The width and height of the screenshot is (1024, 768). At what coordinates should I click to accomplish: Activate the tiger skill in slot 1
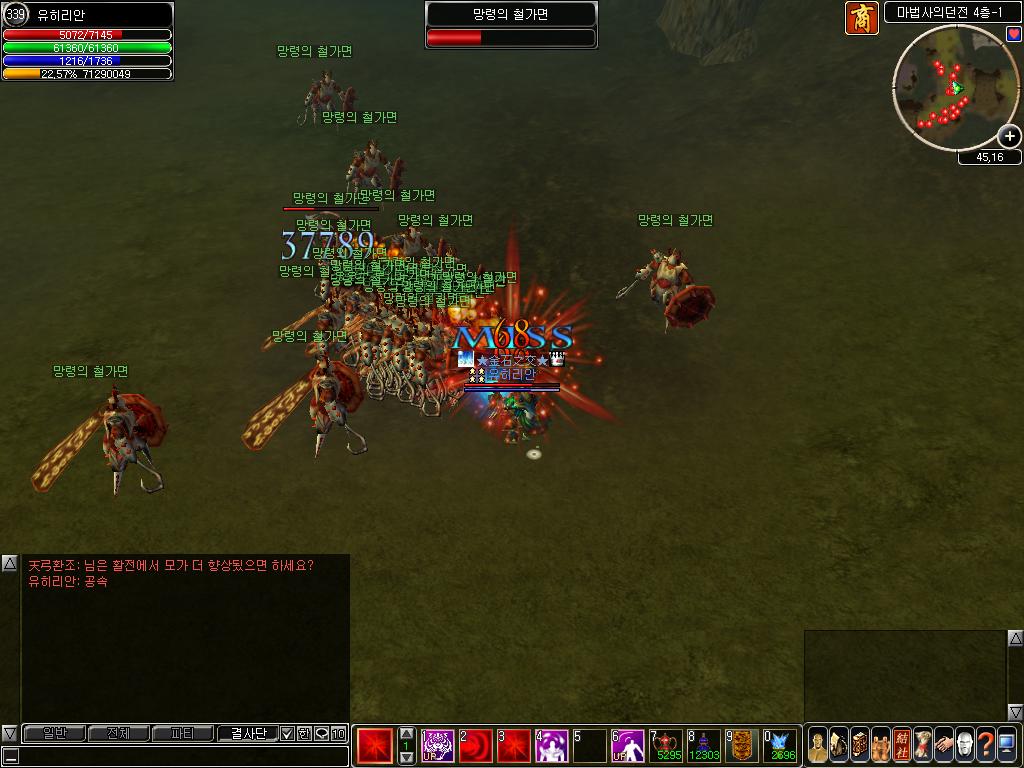[438, 746]
